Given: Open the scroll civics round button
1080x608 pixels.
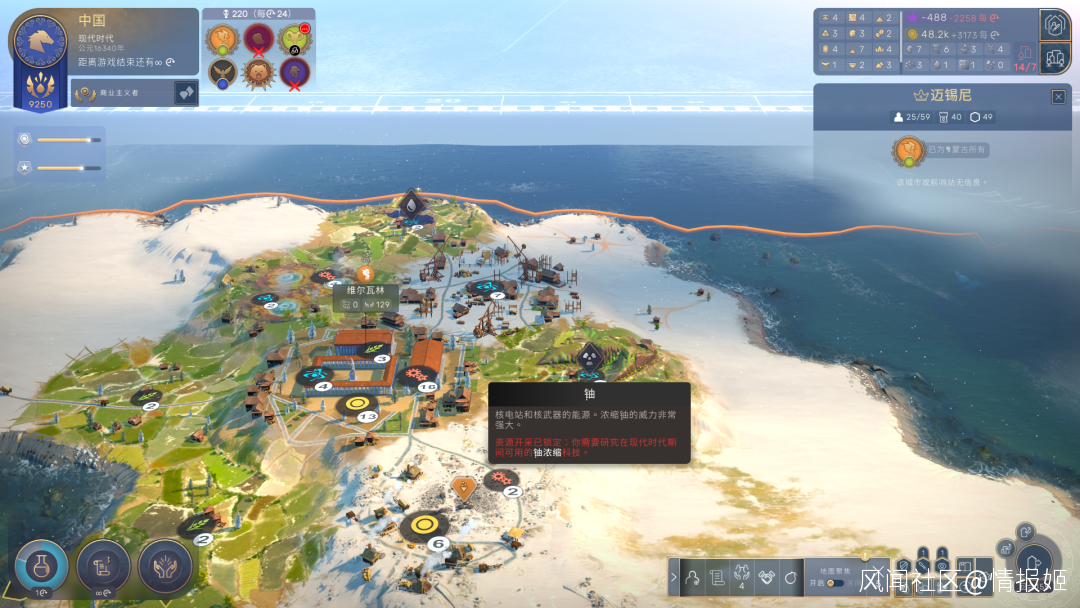Looking at the screenshot, I should point(103,565).
